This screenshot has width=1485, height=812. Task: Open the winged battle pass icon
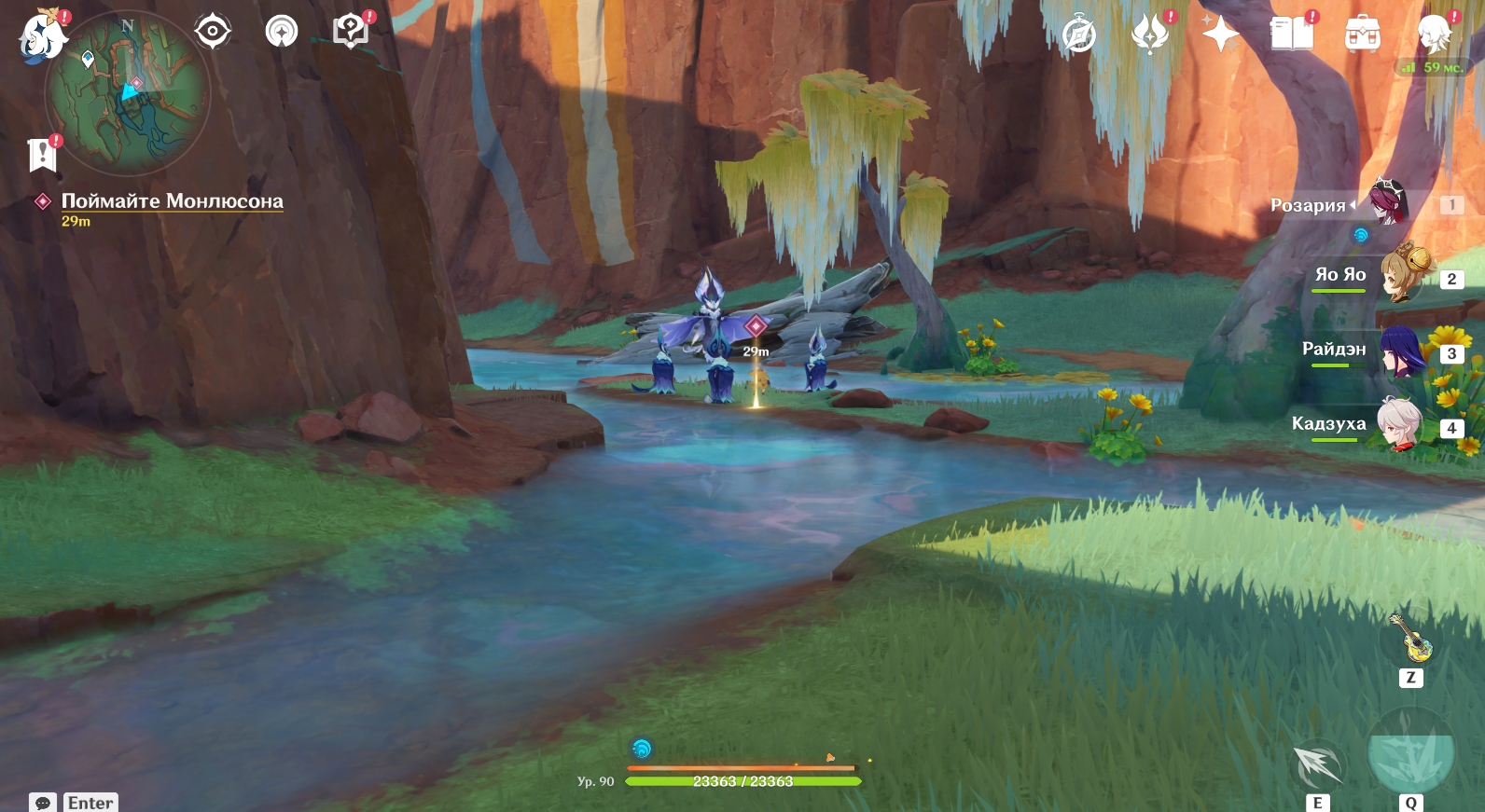click(1150, 35)
